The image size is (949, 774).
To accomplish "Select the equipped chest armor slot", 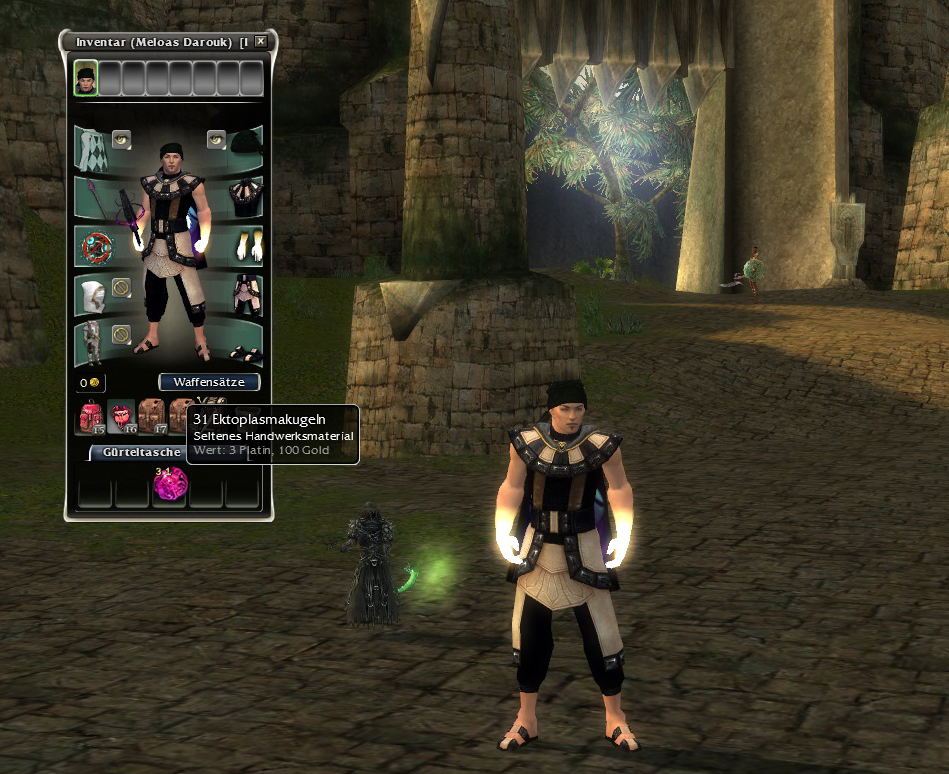I will 245,193.
